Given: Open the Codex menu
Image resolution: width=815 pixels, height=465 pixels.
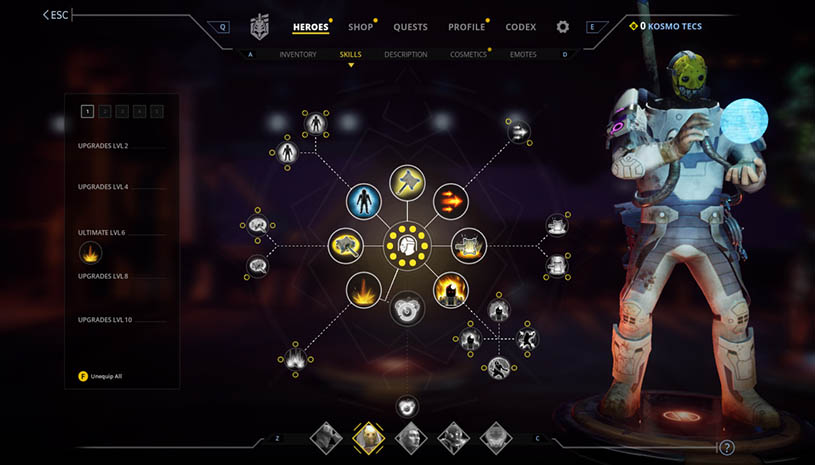Looking at the screenshot, I should click(x=521, y=27).
